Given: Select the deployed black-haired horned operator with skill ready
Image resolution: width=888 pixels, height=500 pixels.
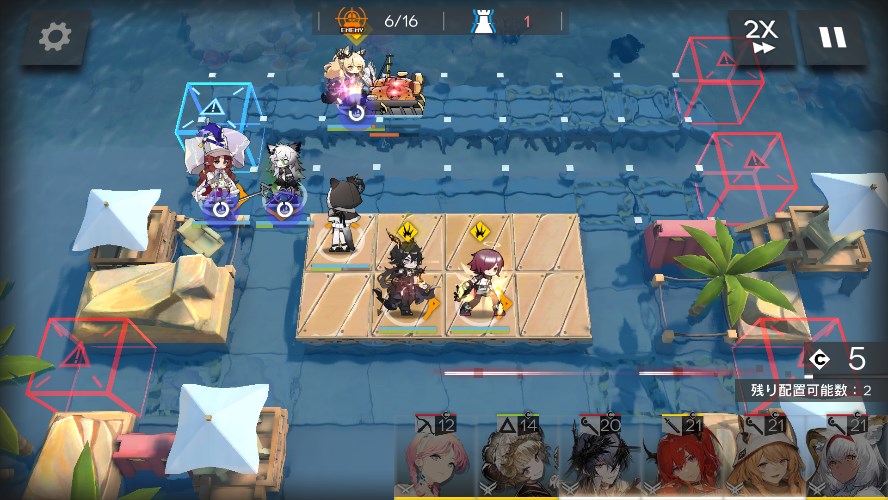Looking at the screenshot, I should pyautogui.click(x=405, y=280).
